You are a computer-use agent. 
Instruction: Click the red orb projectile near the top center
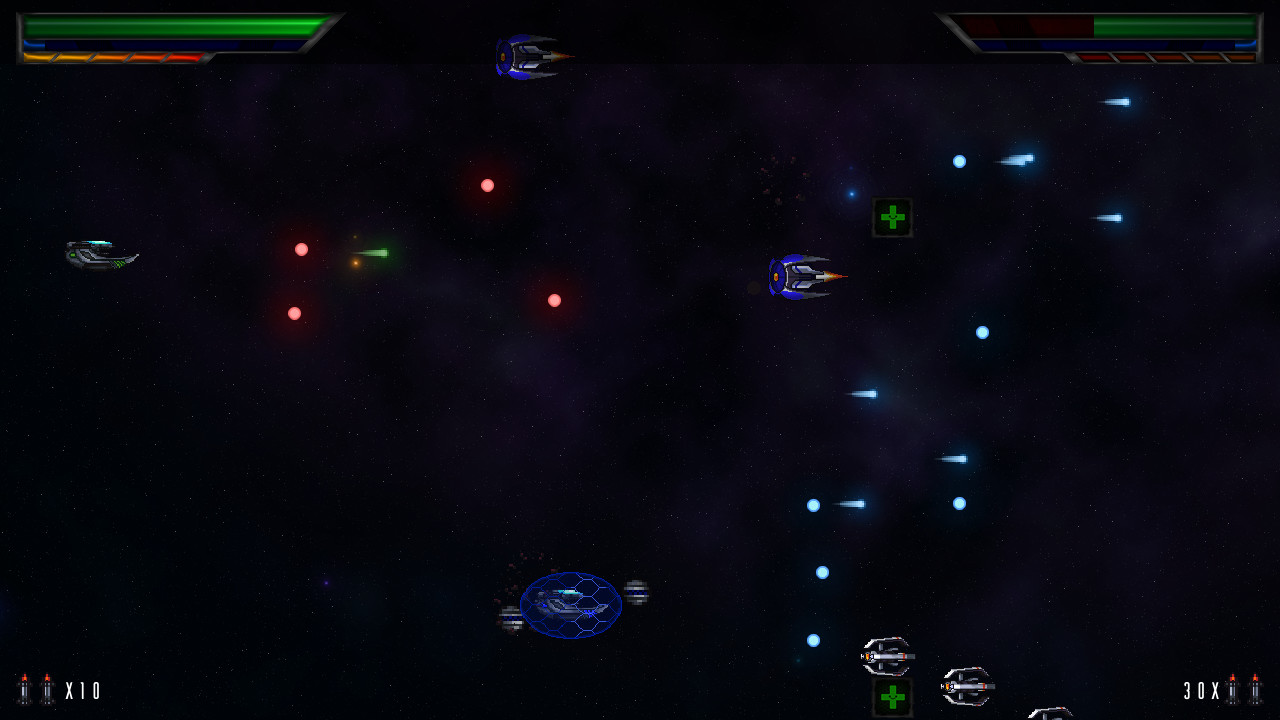click(487, 185)
